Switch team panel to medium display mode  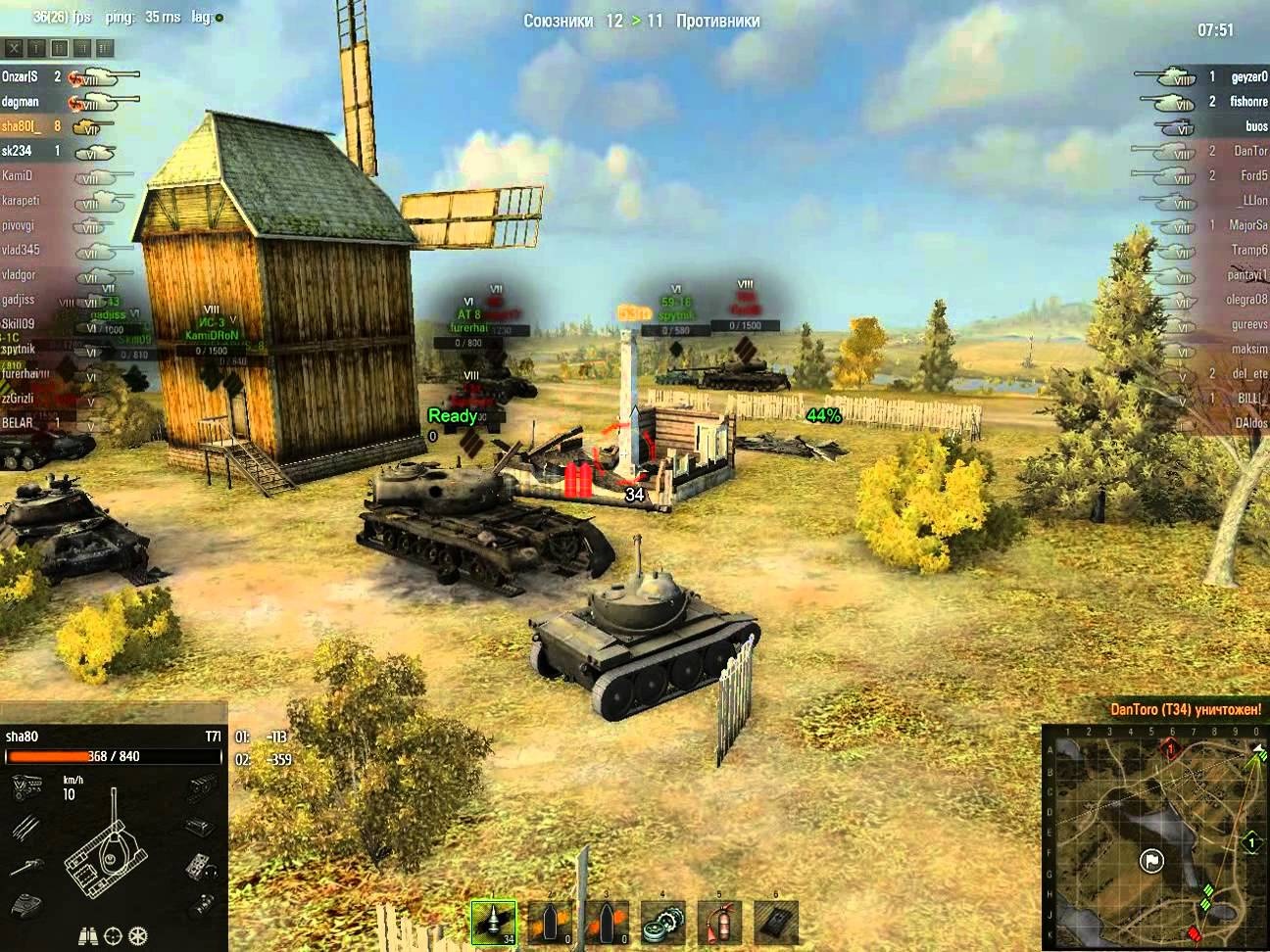[x=58, y=47]
